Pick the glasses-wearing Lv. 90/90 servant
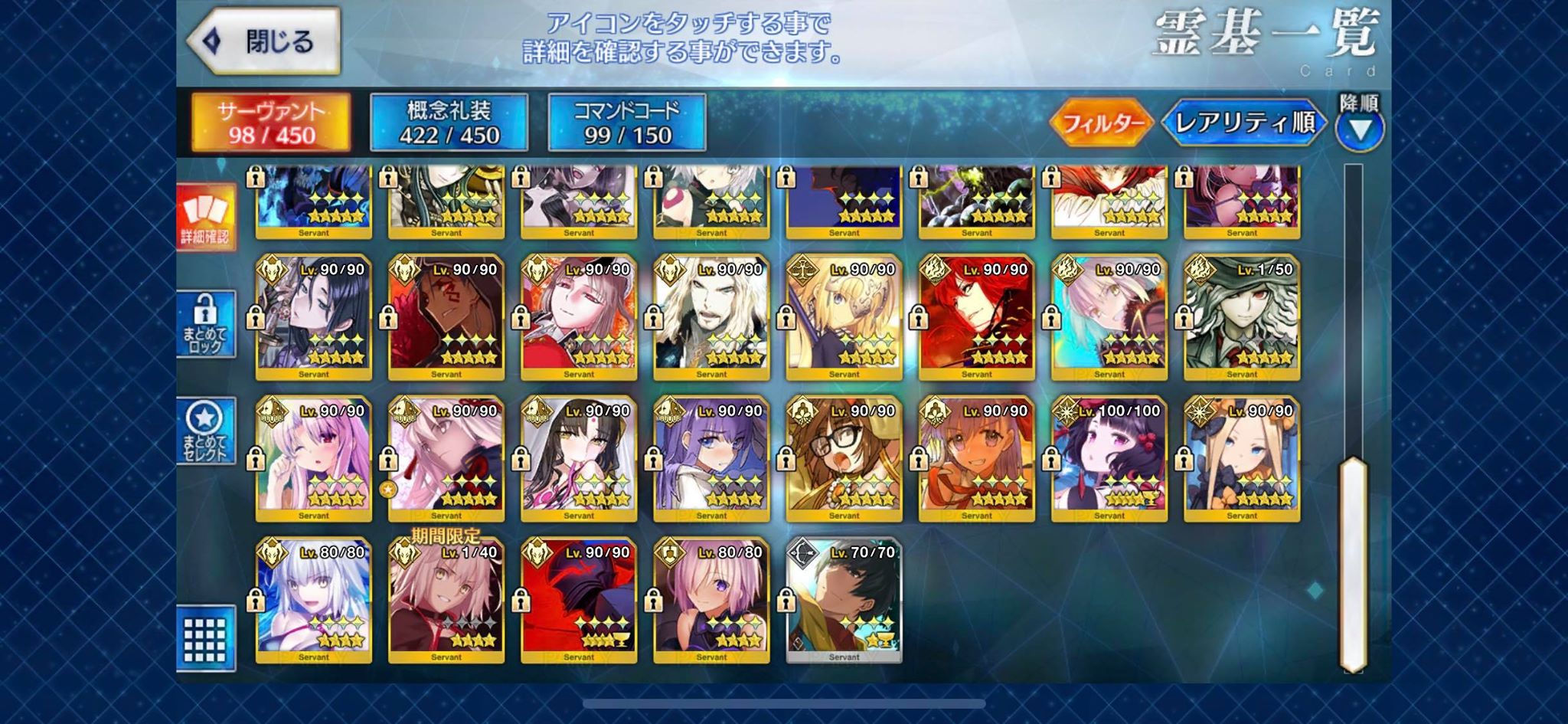The width and height of the screenshot is (1568, 724). pos(844,458)
